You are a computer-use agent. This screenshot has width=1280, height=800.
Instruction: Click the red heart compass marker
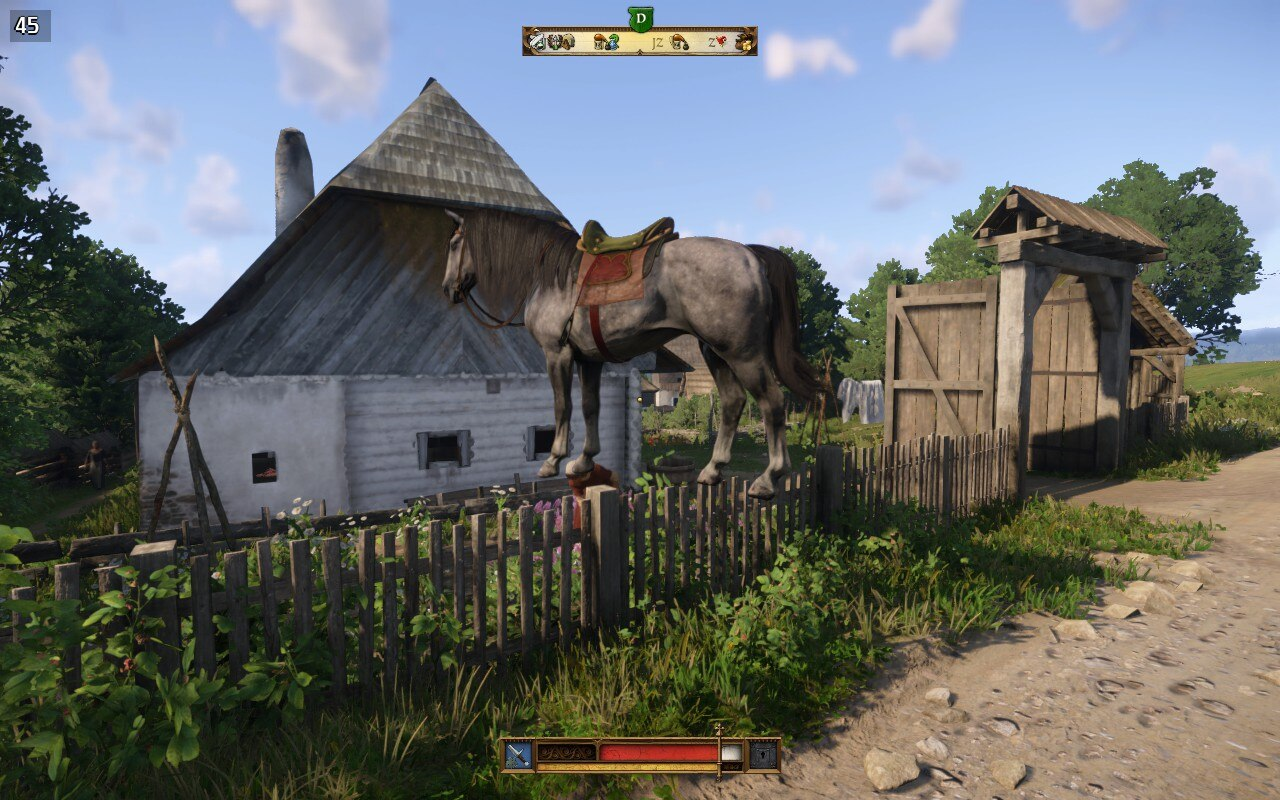pos(721,41)
